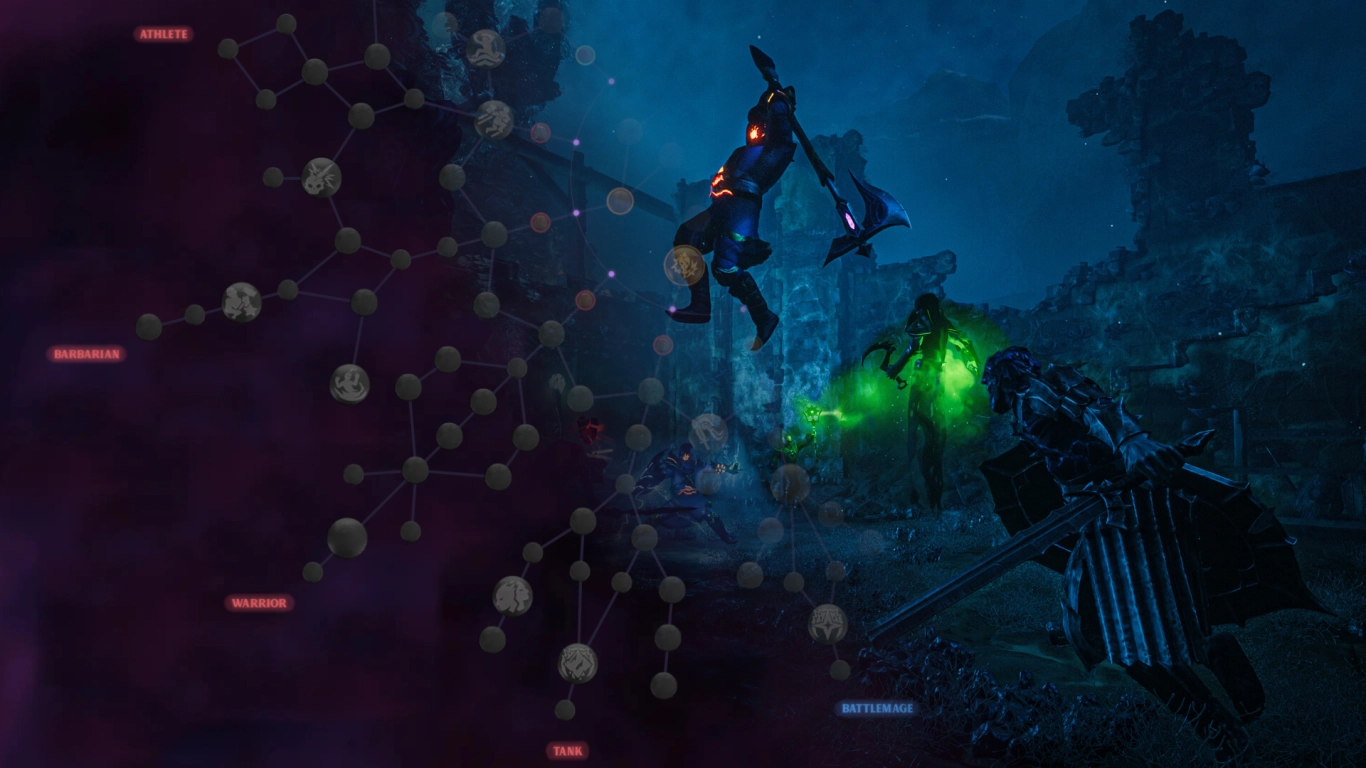
Task: Pick the golden skill node beside leaping warrior
Action: click(684, 265)
